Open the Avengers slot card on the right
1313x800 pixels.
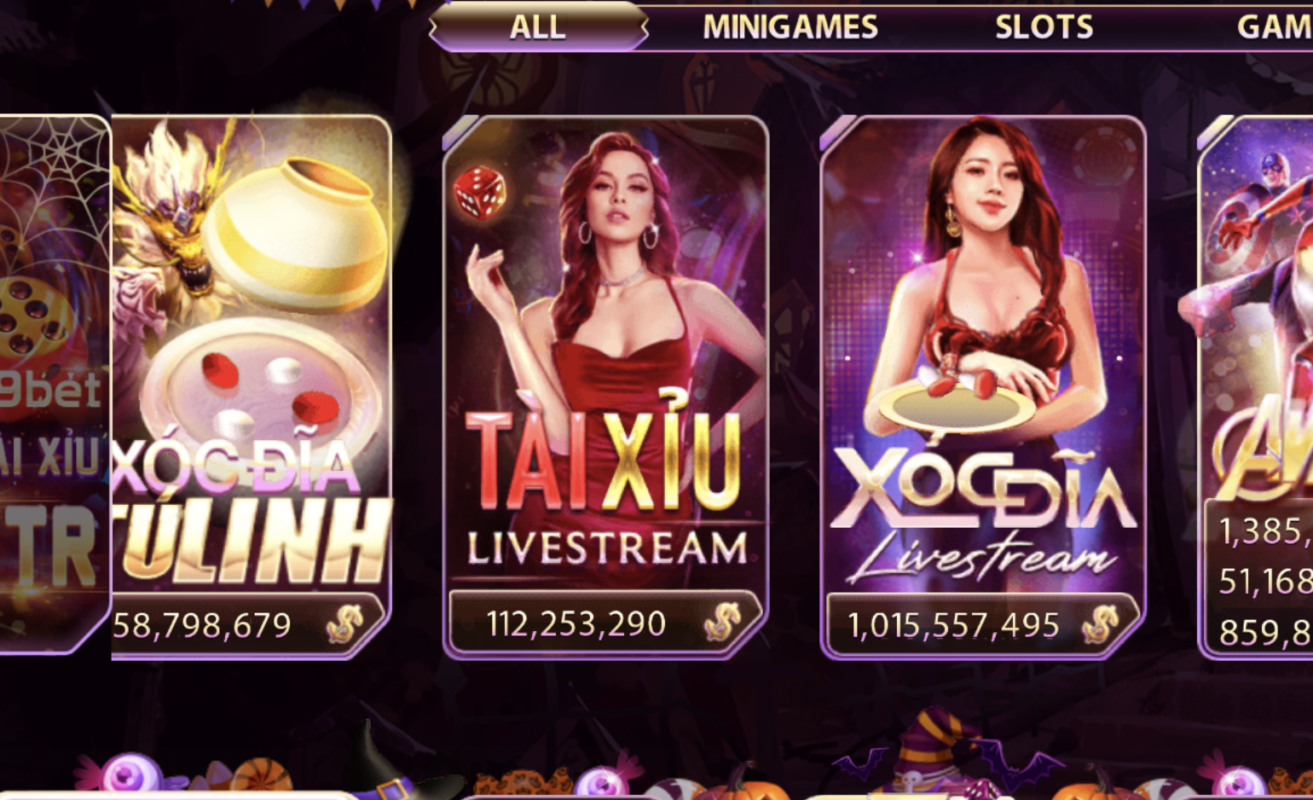pos(1270,380)
